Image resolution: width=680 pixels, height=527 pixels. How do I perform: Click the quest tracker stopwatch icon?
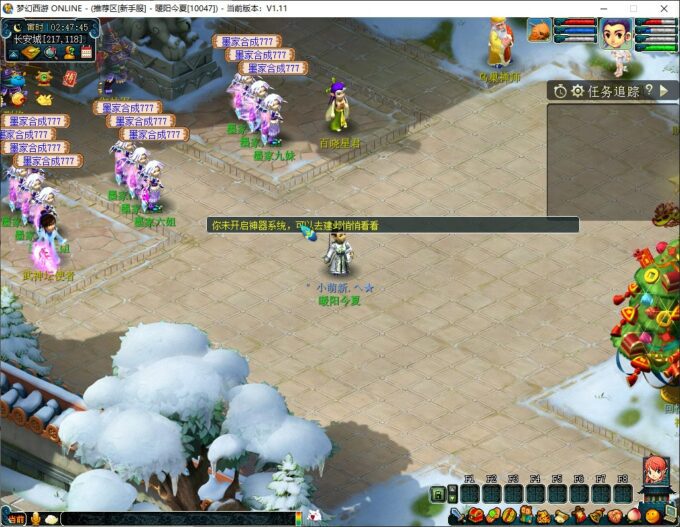pos(560,91)
